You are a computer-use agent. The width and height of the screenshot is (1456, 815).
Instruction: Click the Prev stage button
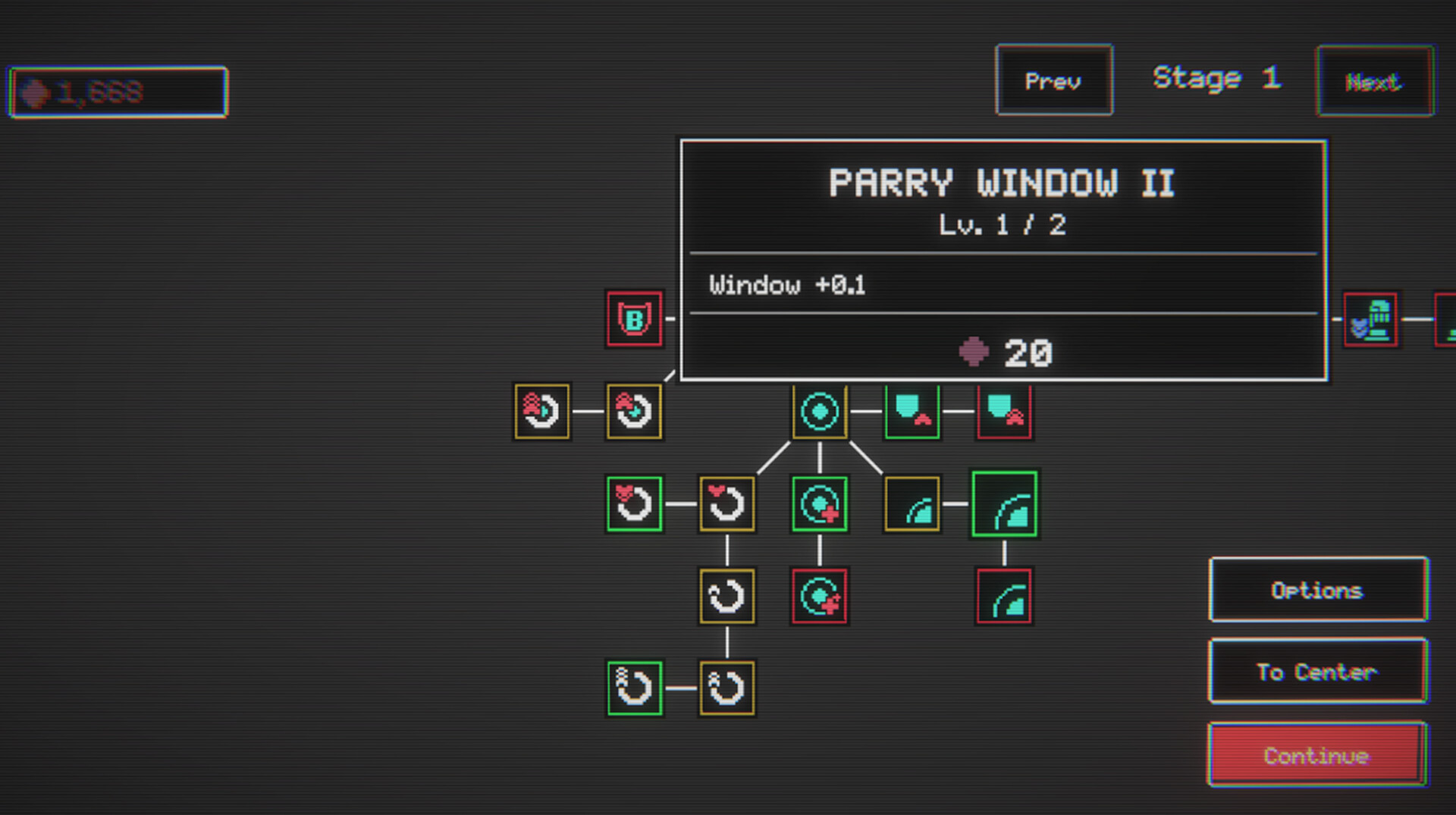pos(1053,81)
